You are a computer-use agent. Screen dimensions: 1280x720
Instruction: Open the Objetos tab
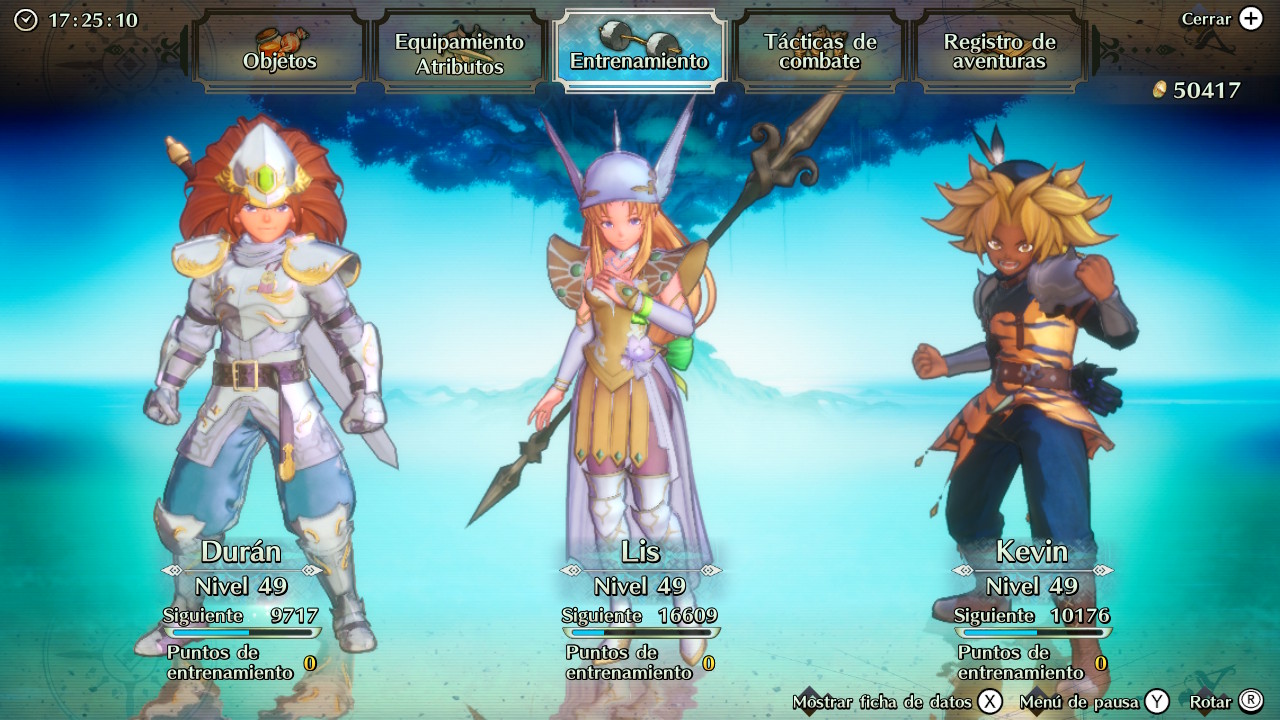(x=280, y=52)
